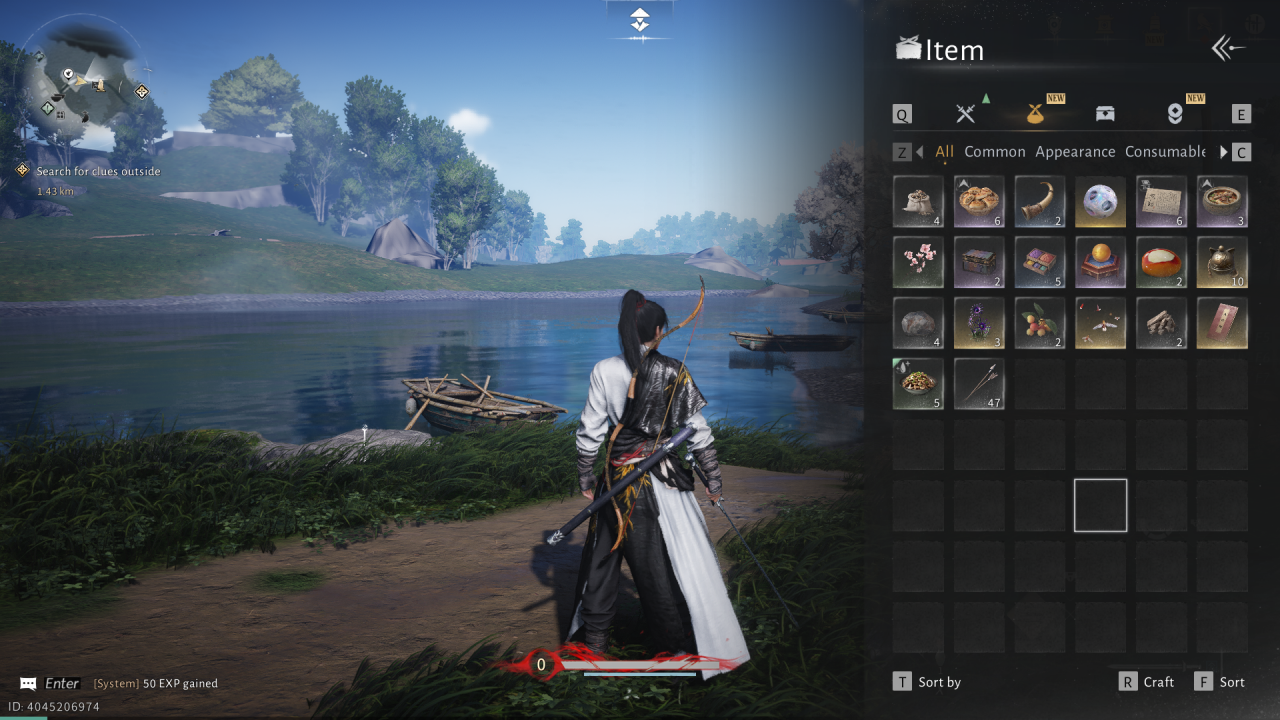Open the treasure chest inventory tab
Screen dimensions: 1280x720
click(x=1105, y=113)
